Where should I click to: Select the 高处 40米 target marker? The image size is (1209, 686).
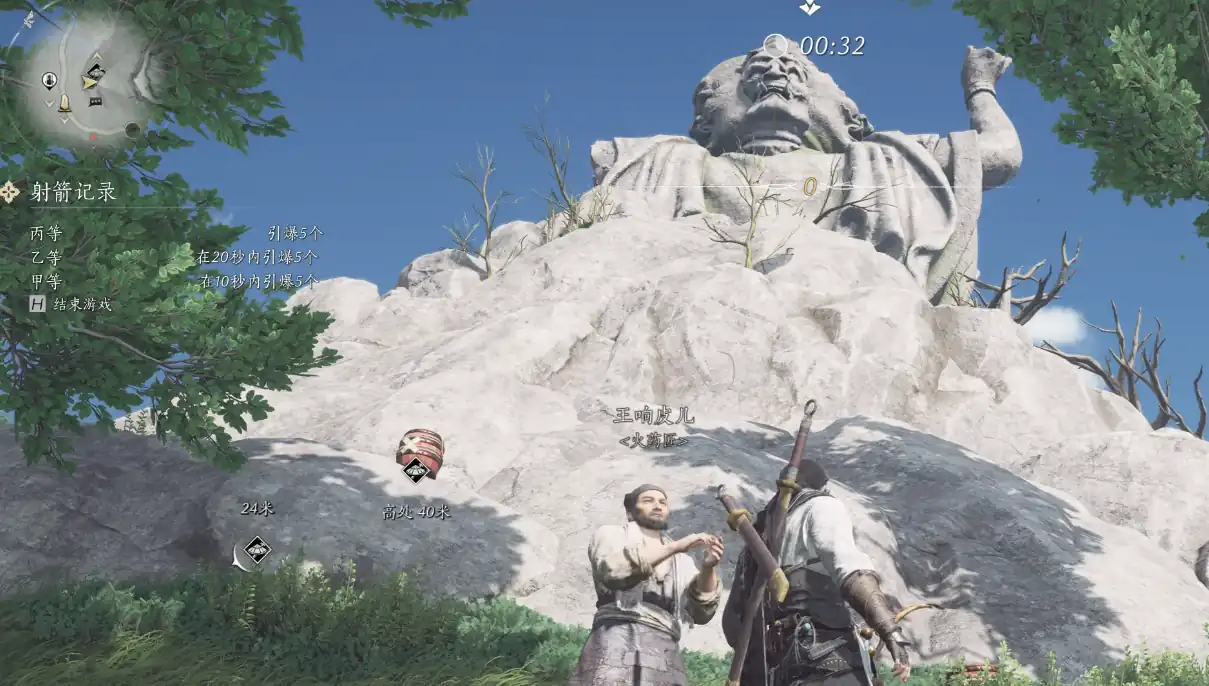[x=416, y=469]
